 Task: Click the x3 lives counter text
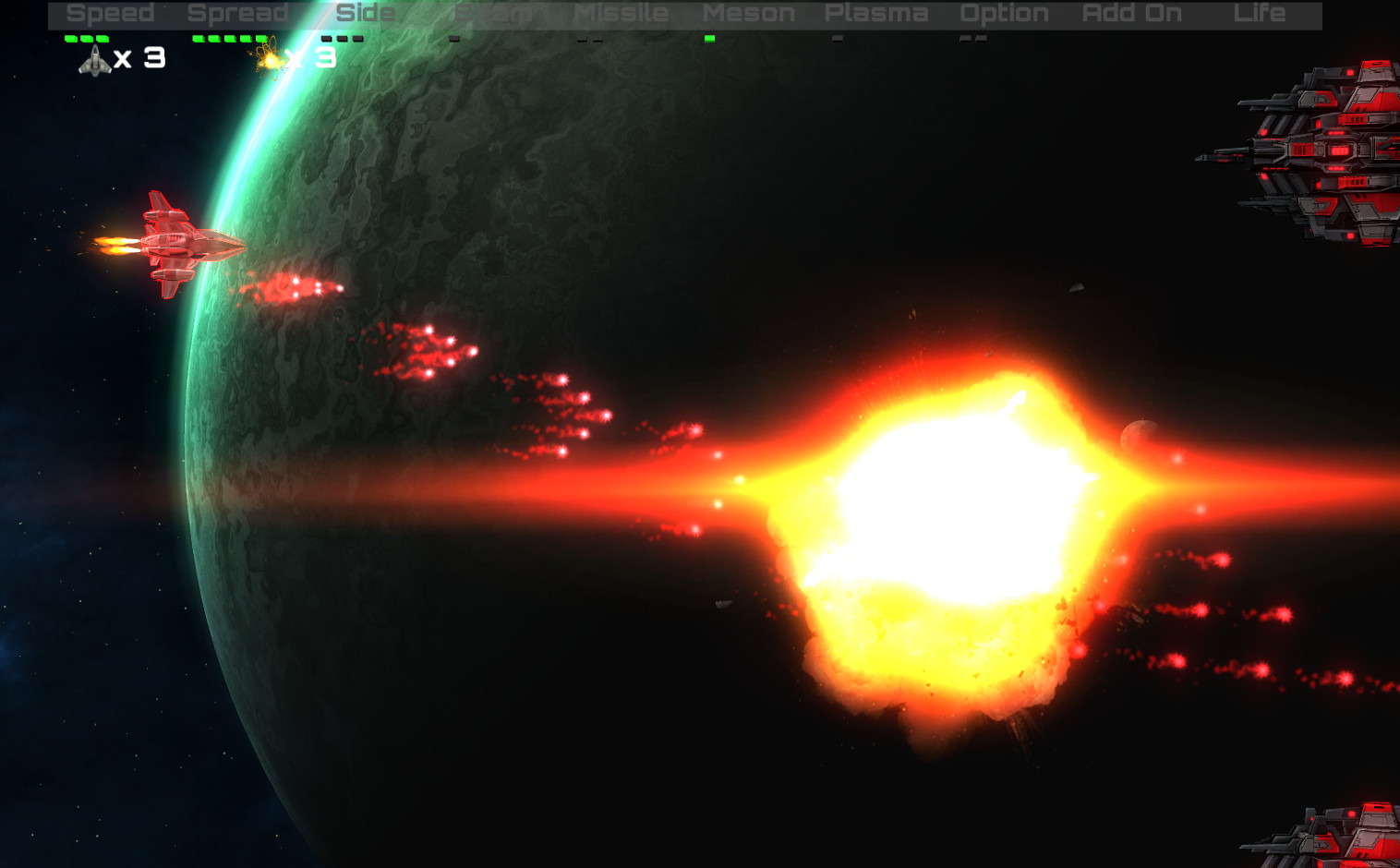[140, 59]
